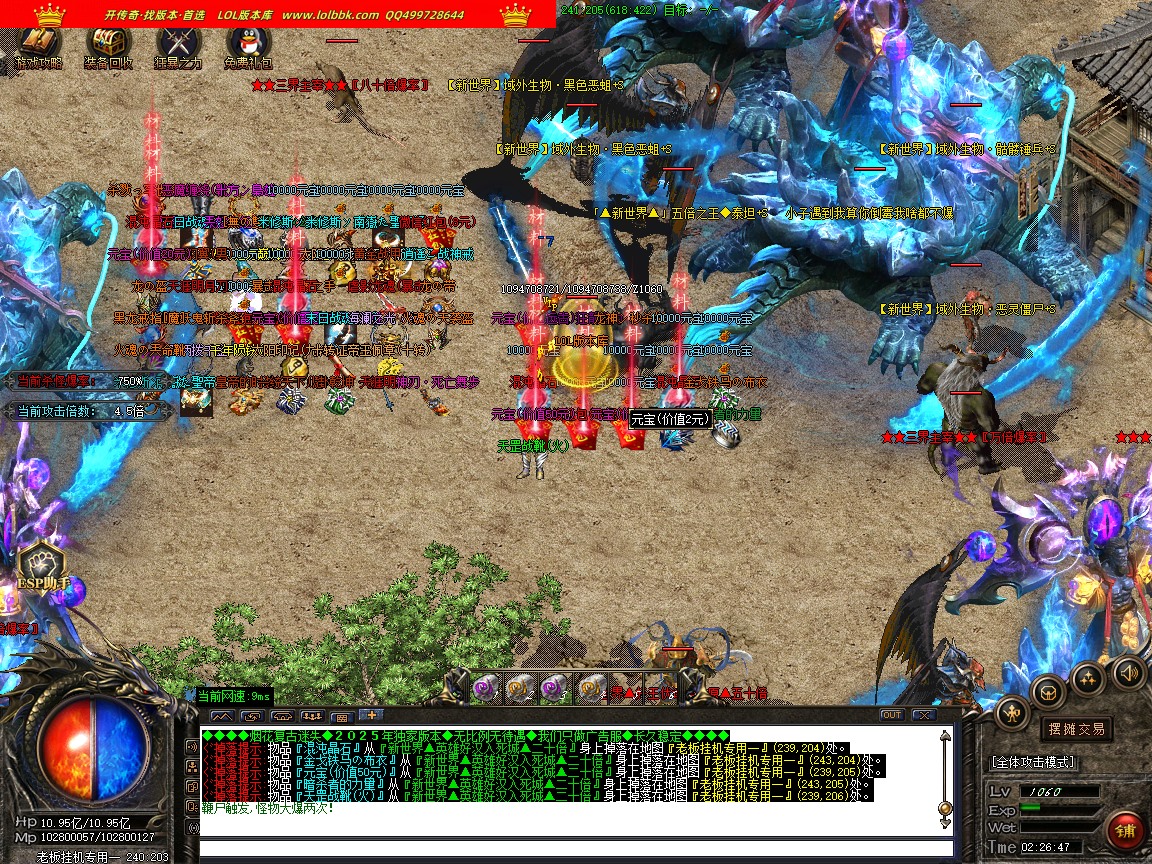Click the chat panel OUT button
1152x864 pixels.
891,715
